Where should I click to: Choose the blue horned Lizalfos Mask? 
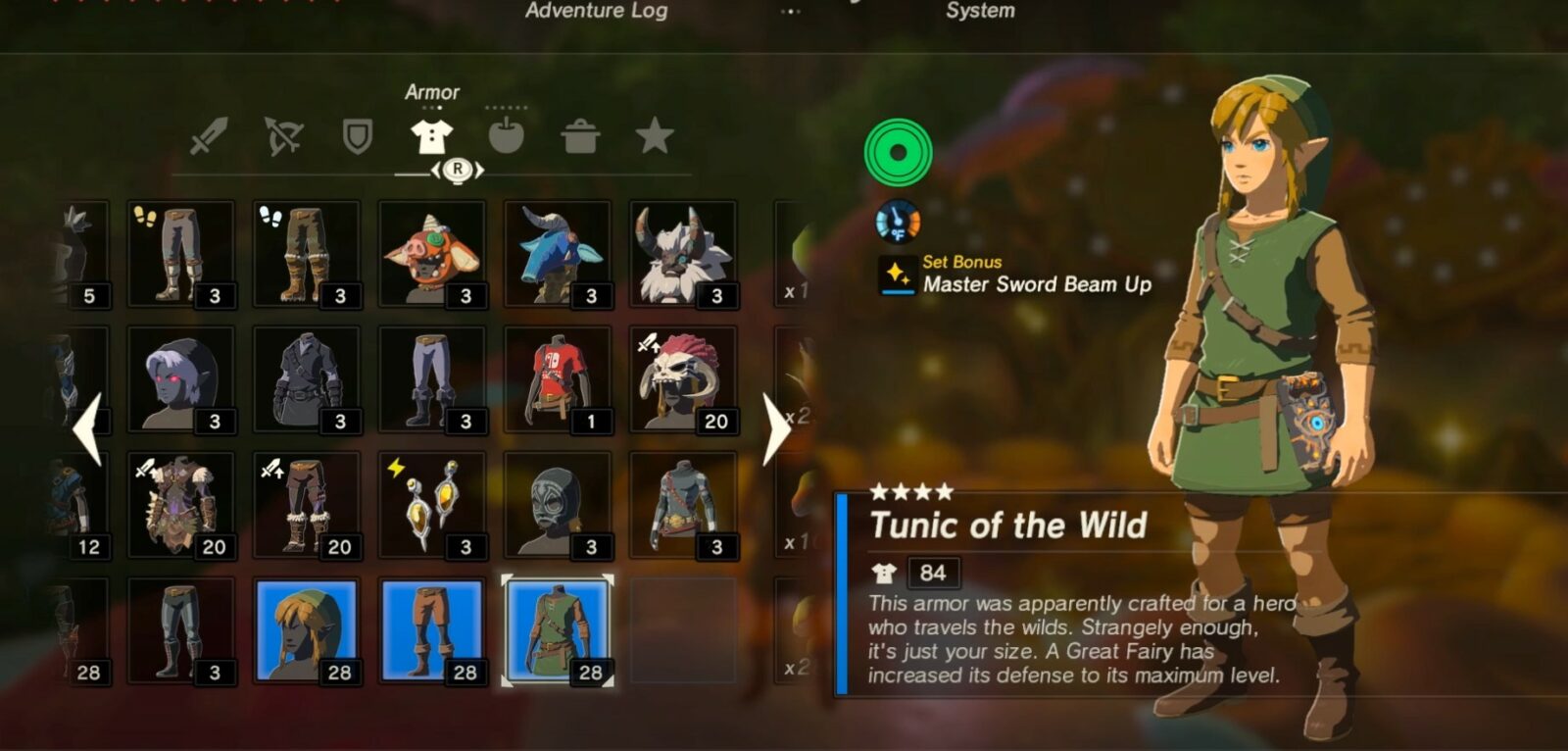click(558, 255)
